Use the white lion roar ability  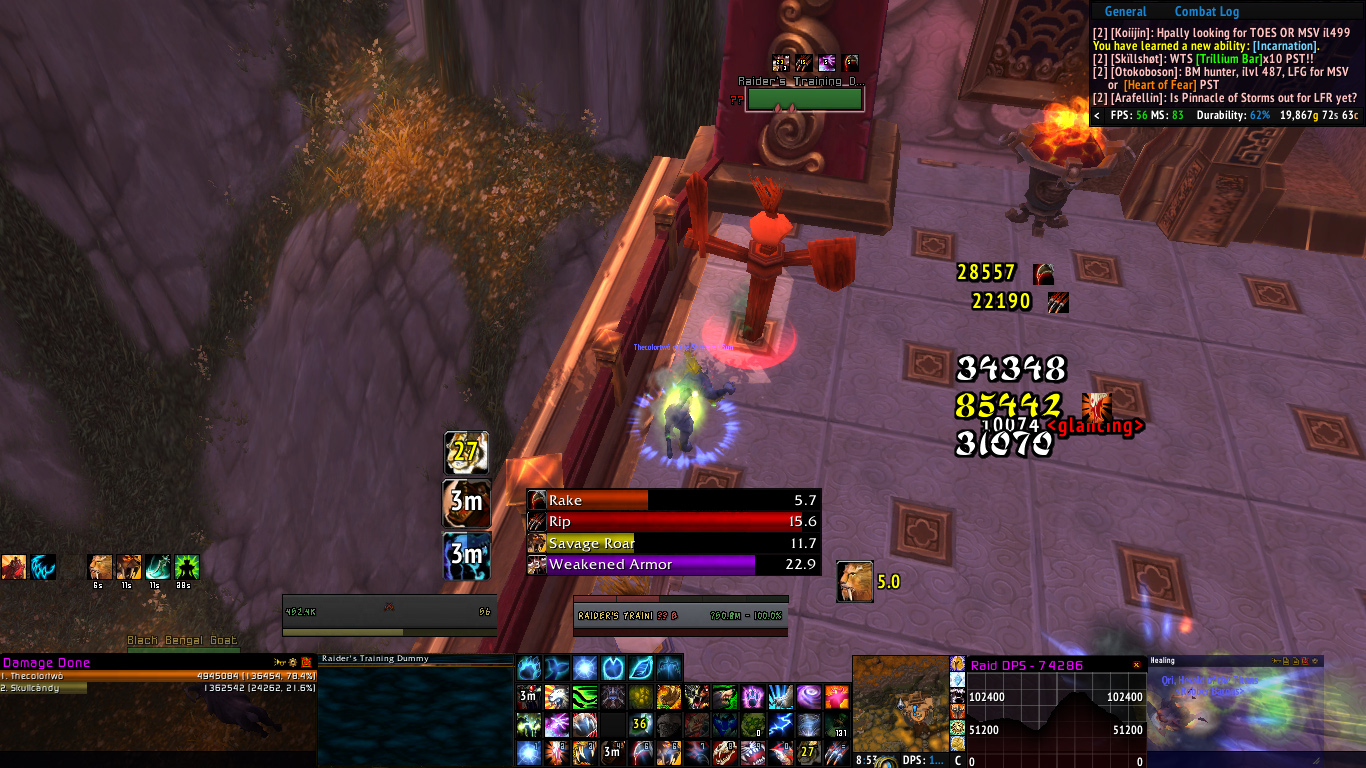point(558,697)
